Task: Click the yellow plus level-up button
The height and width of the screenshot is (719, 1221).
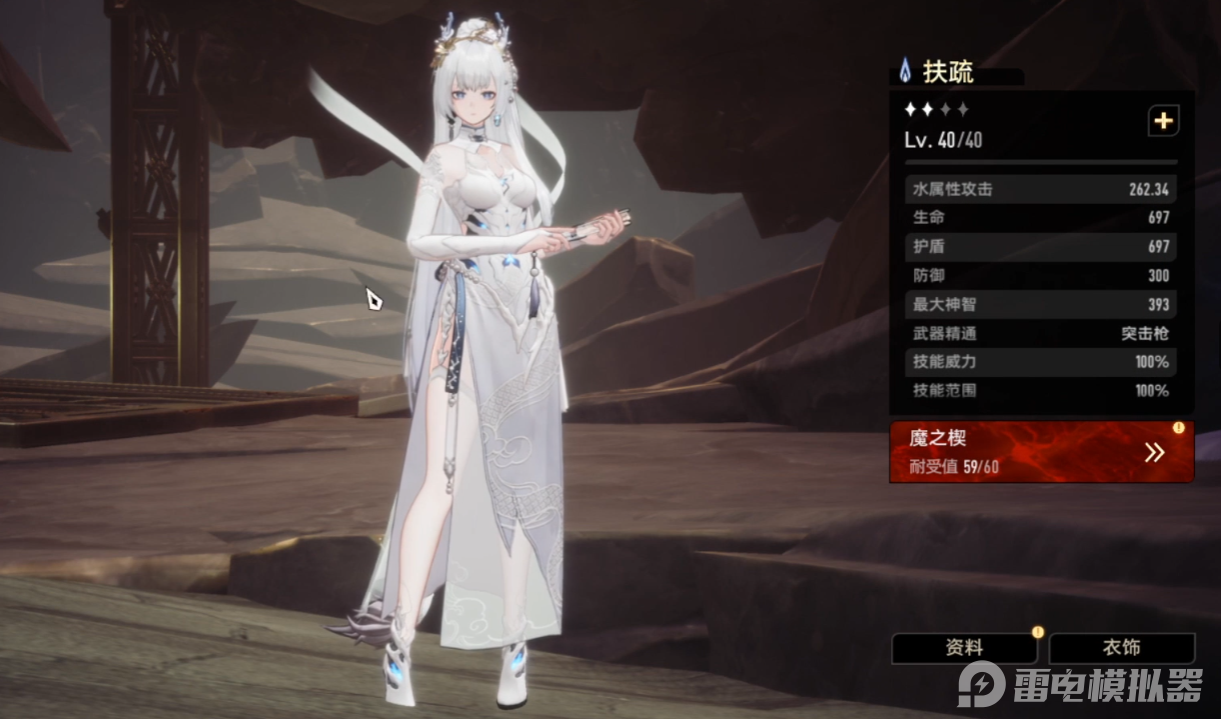Action: tap(1163, 121)
